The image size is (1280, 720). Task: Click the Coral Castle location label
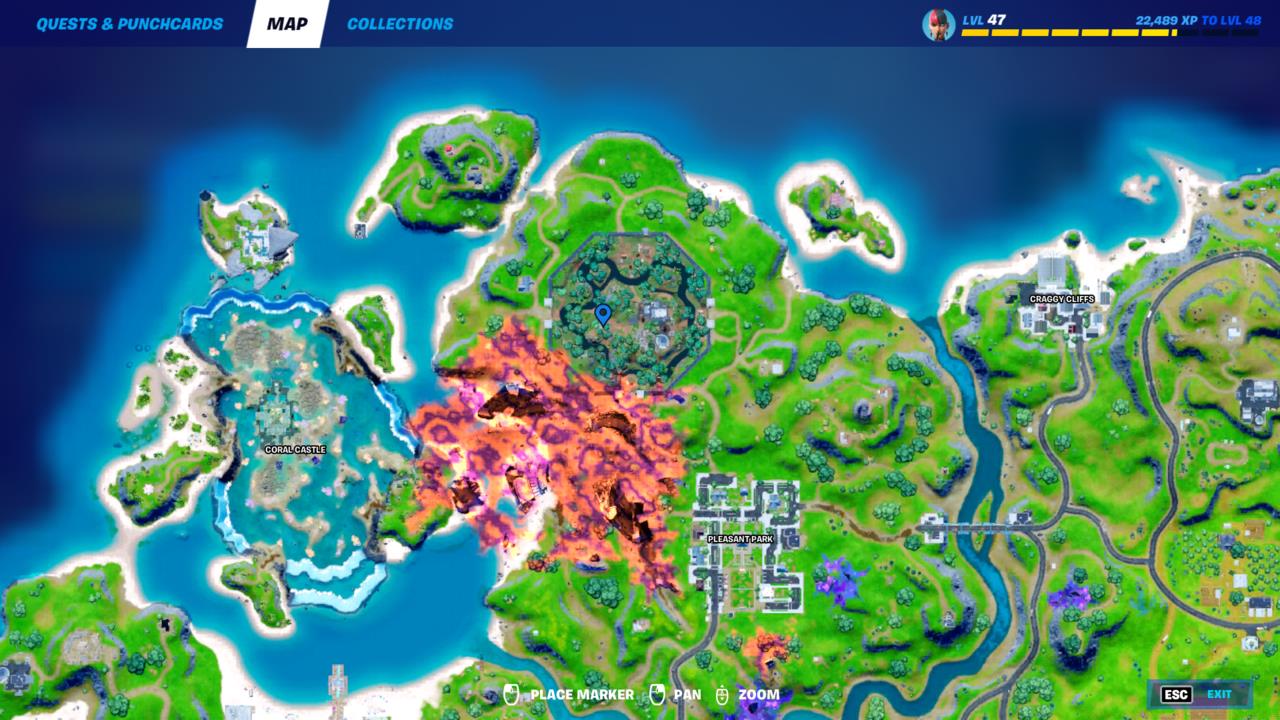coord(294,450)
